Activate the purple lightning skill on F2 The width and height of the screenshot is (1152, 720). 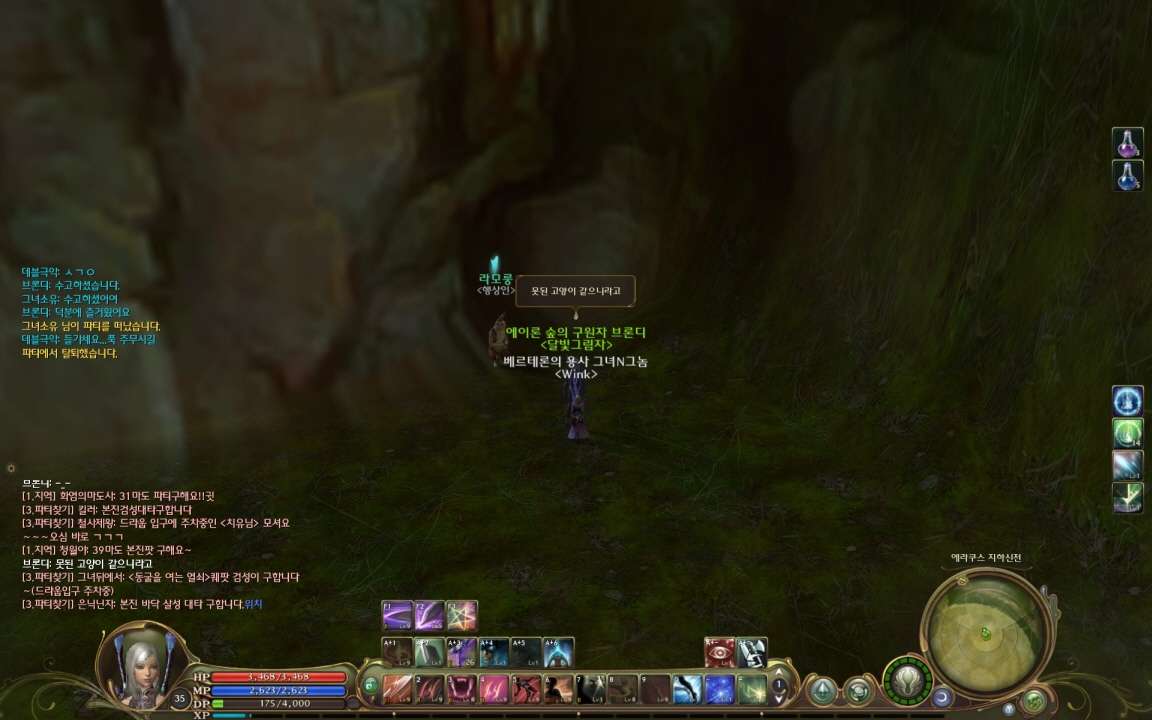(x=430, y=615)
